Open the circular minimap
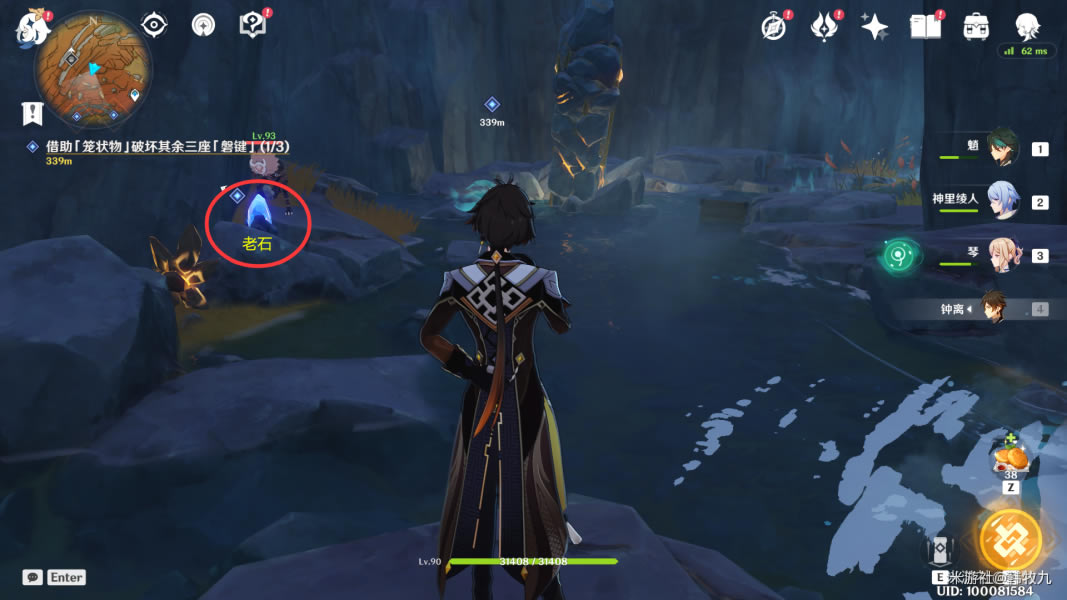Viewport: 1067px width, 600px height. [91, 68]
